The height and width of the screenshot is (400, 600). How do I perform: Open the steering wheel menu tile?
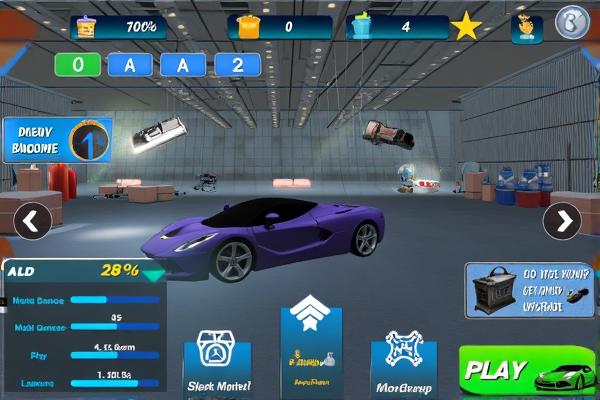[218, 365]
